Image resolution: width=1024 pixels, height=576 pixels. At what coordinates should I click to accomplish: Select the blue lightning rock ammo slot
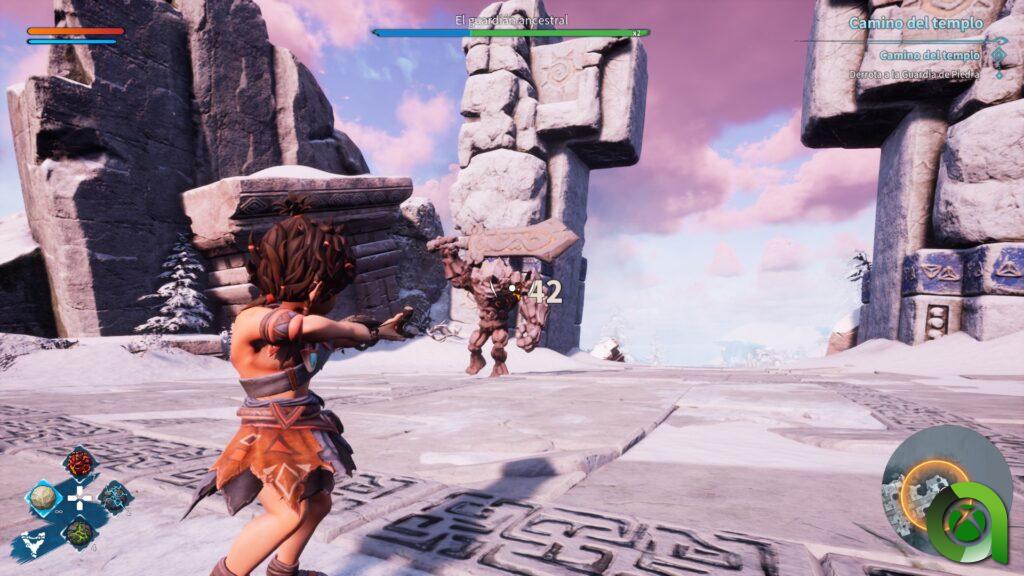click(115, 496)
